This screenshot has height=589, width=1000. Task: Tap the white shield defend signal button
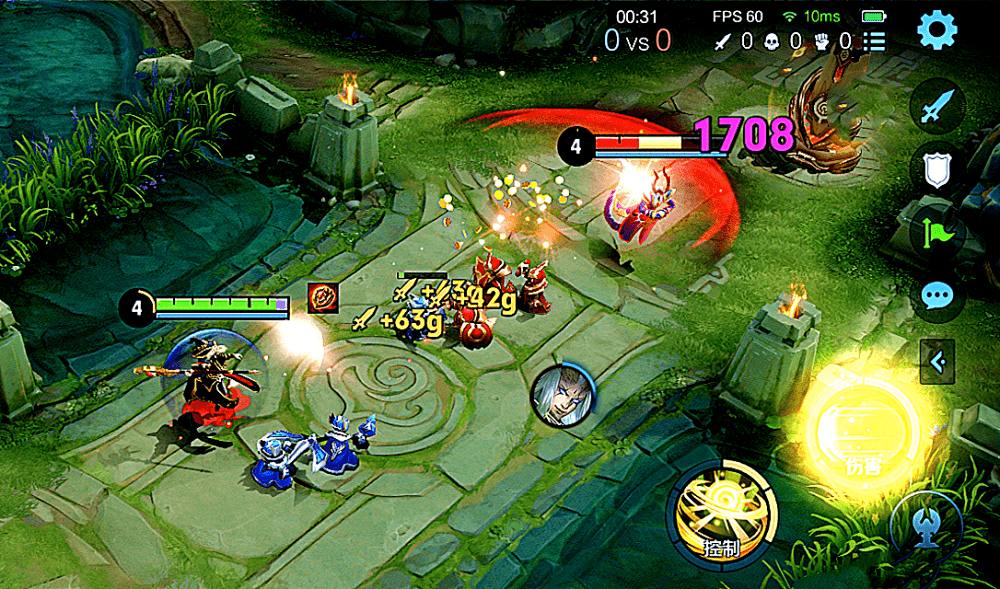tap(937, 172)
